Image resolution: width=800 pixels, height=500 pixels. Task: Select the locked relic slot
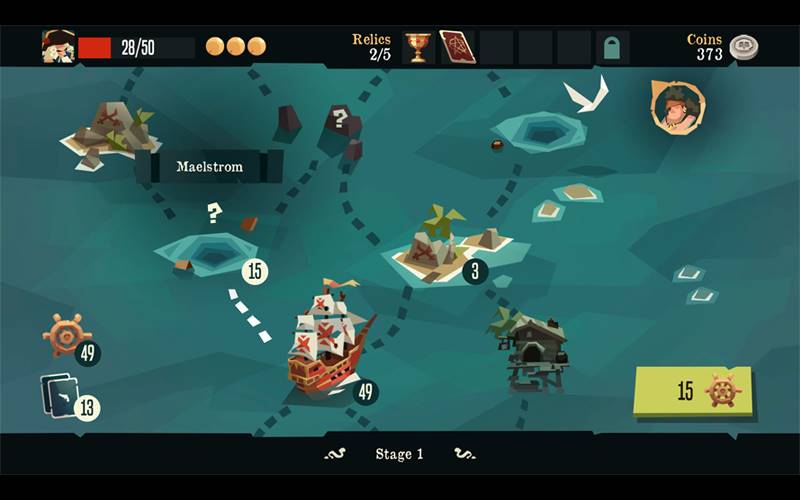pos(612,47)
